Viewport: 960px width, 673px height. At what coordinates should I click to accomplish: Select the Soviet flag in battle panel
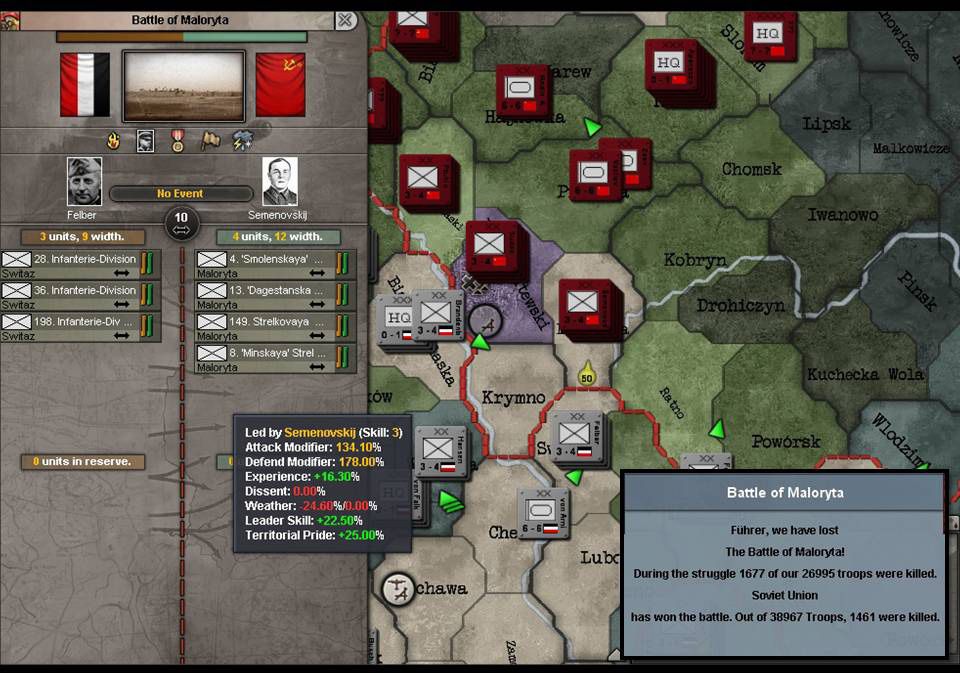pos(280,85)
